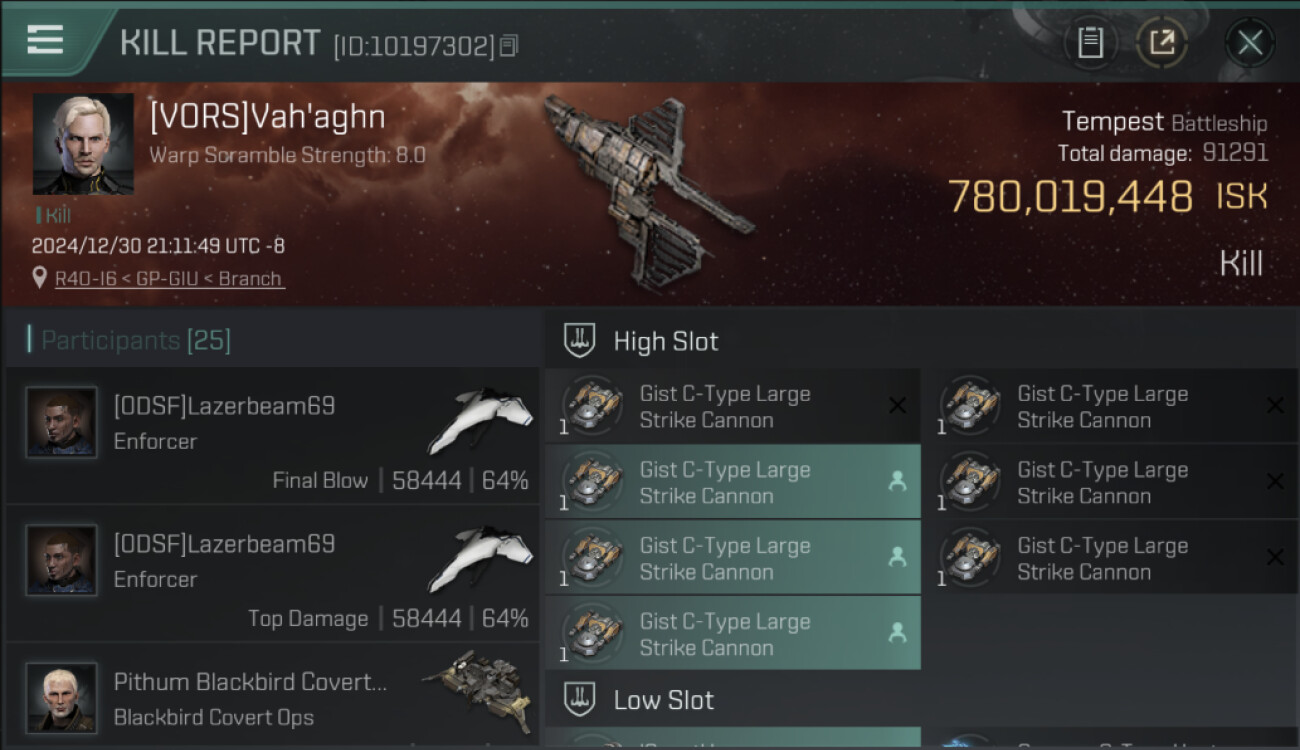Copy the kill report ID

[x=509, y=46]
